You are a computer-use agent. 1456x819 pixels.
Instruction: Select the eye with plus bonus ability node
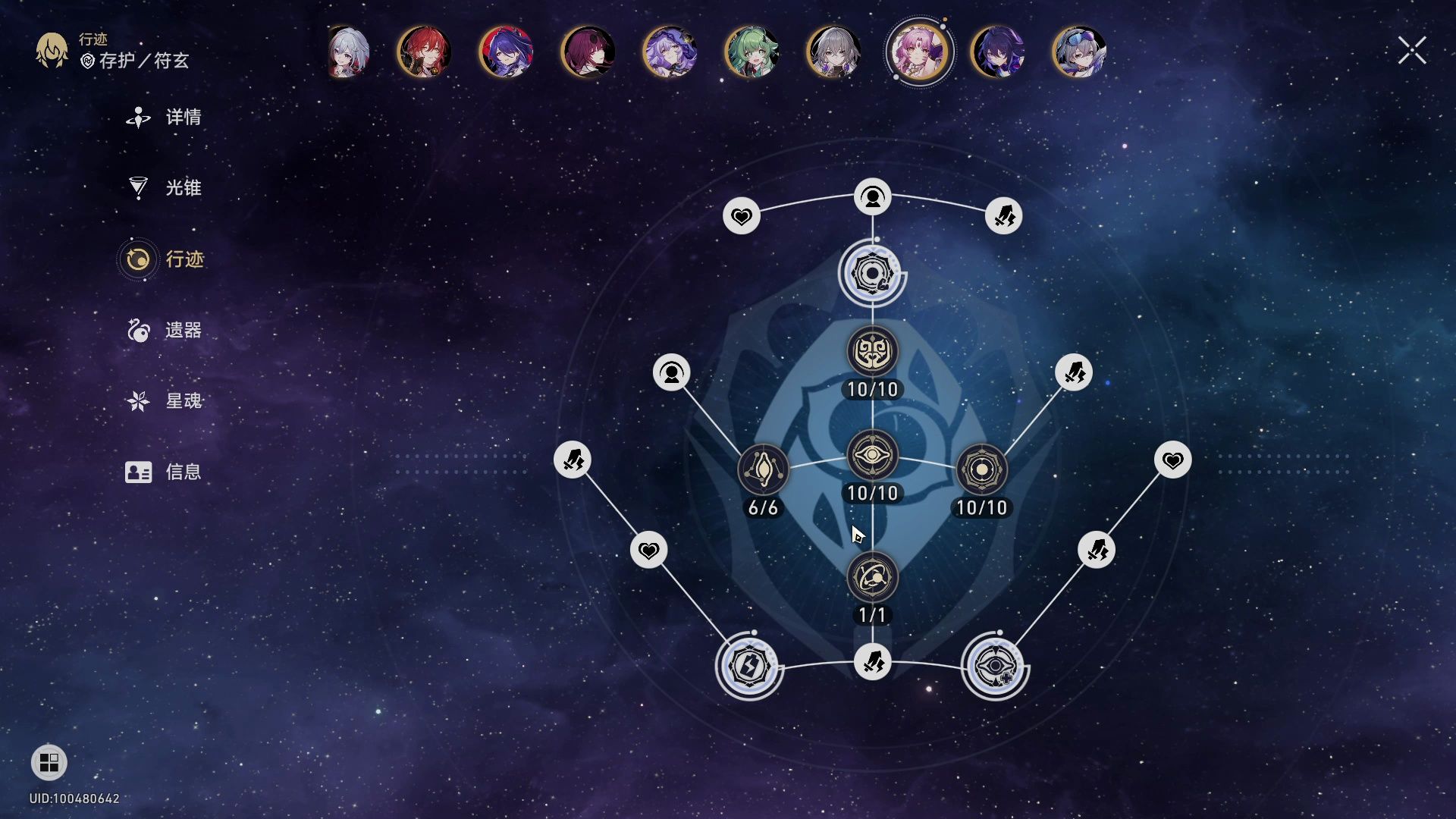coord(994,667)
